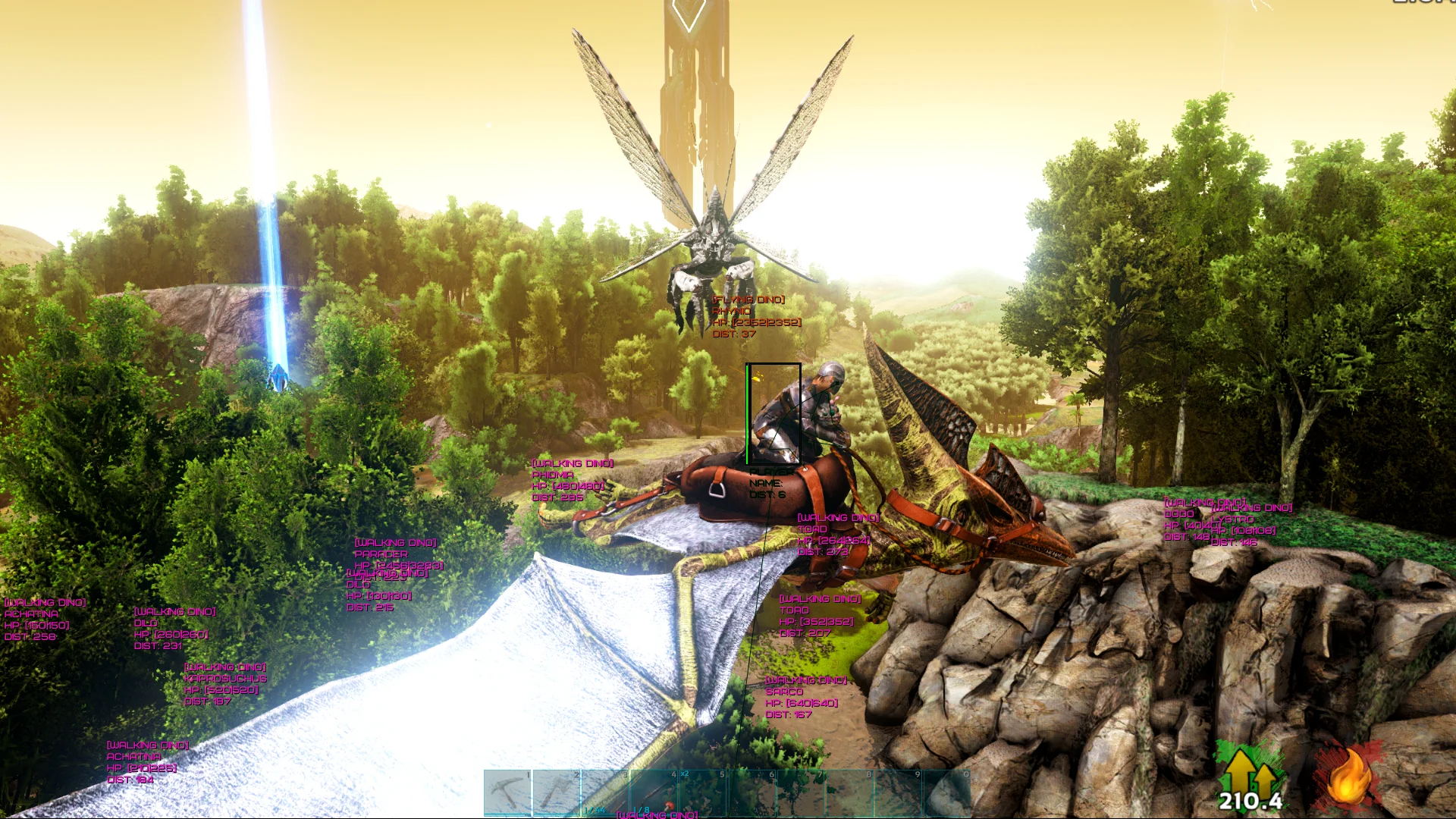This screenshot has width=1456, height=819.
Task: Click the pickaxe durability bar in slot 1
Action: coord(507,813)
